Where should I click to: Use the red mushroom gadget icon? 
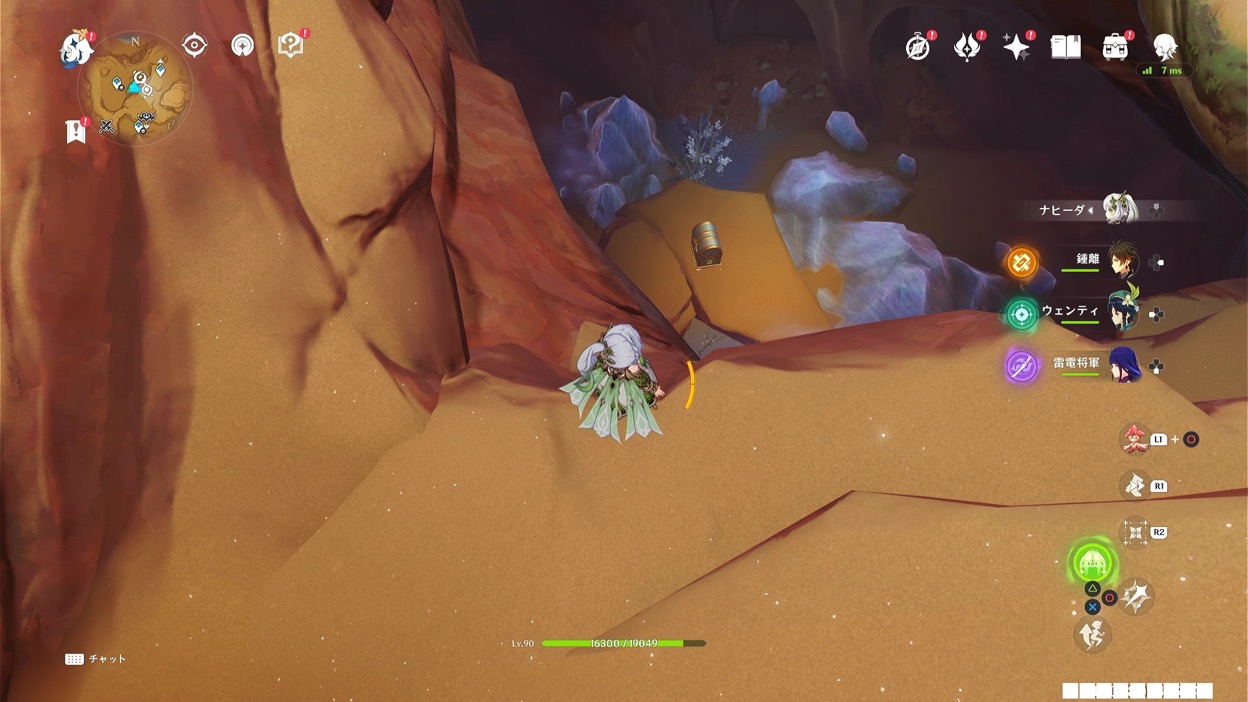(1133, 439)
